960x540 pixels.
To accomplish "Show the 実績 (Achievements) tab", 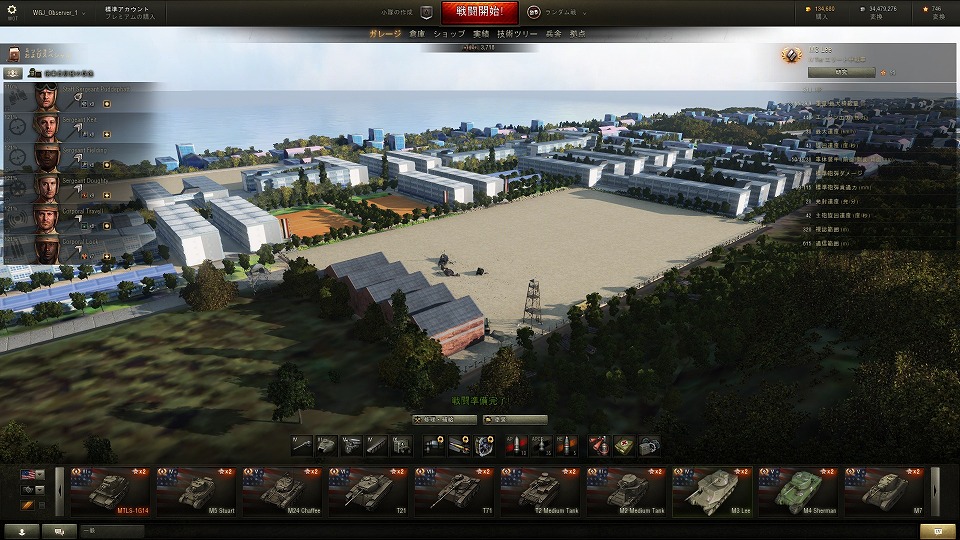I will (x=481, y=34).
